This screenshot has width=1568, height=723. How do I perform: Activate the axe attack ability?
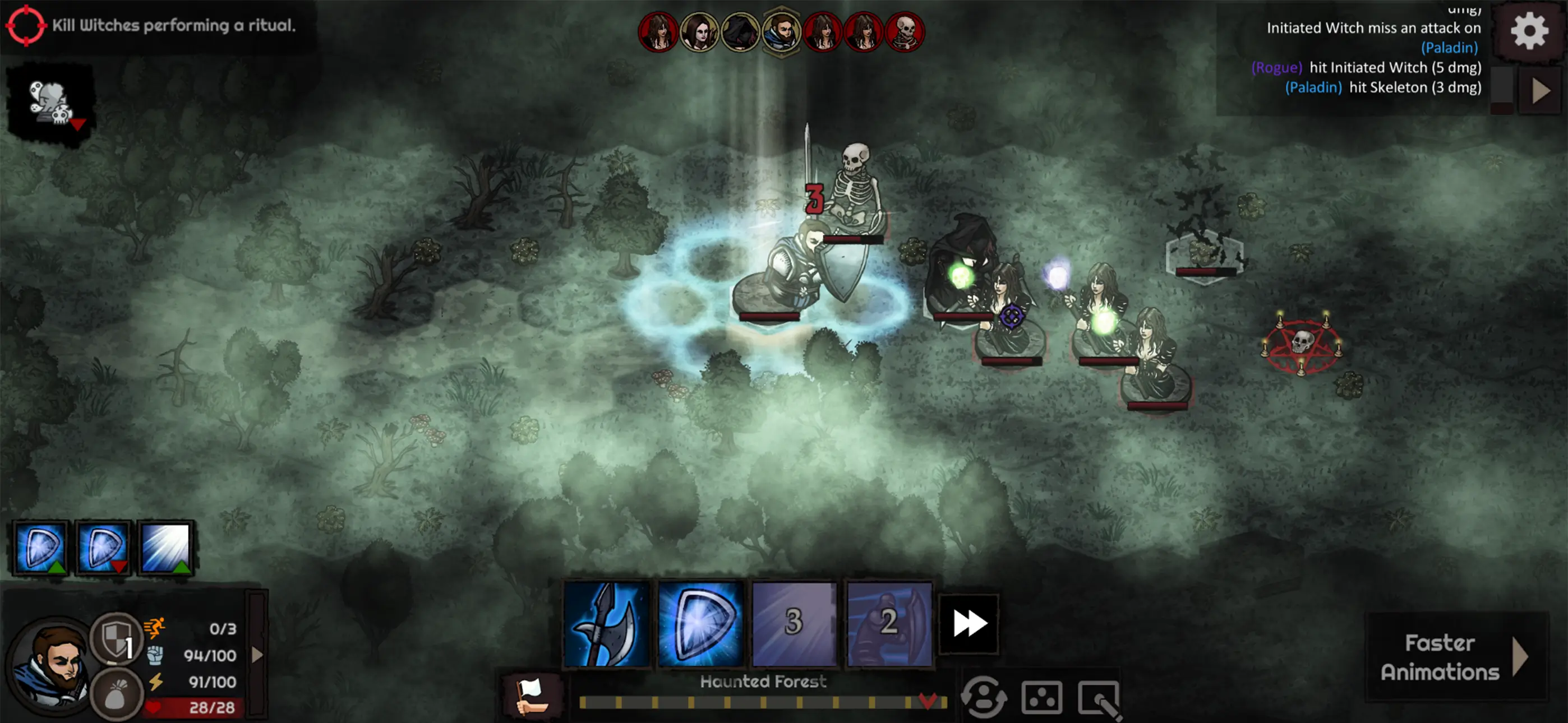tap(606, 623)
